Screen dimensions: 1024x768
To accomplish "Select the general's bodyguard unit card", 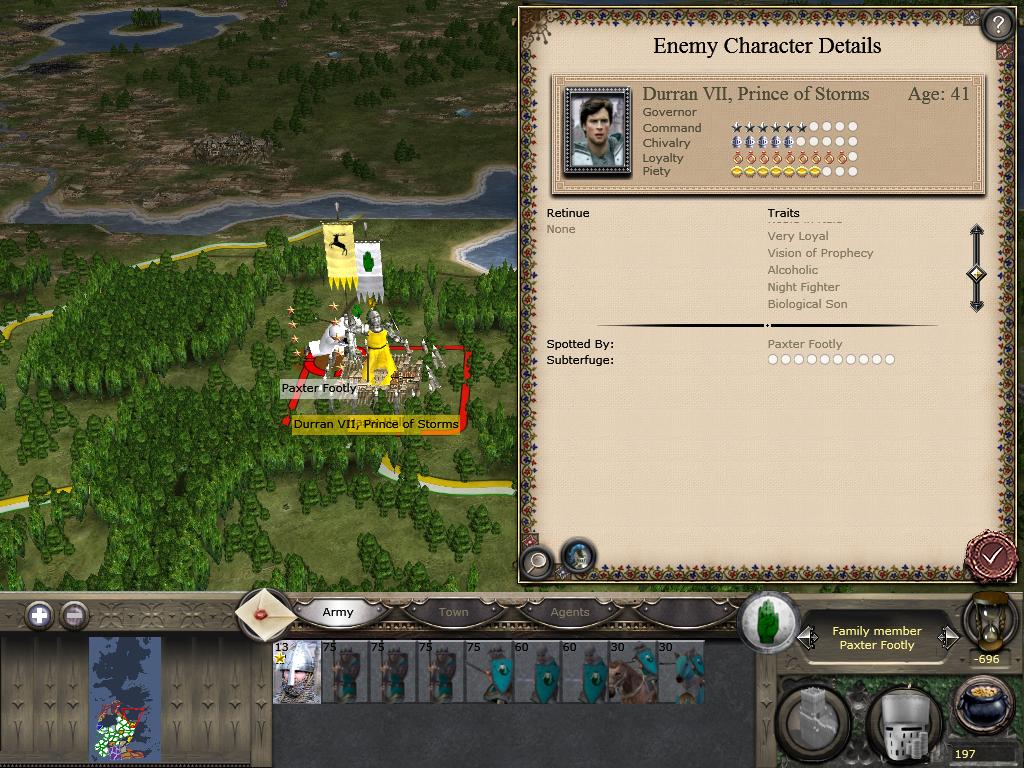I will 297,672.
